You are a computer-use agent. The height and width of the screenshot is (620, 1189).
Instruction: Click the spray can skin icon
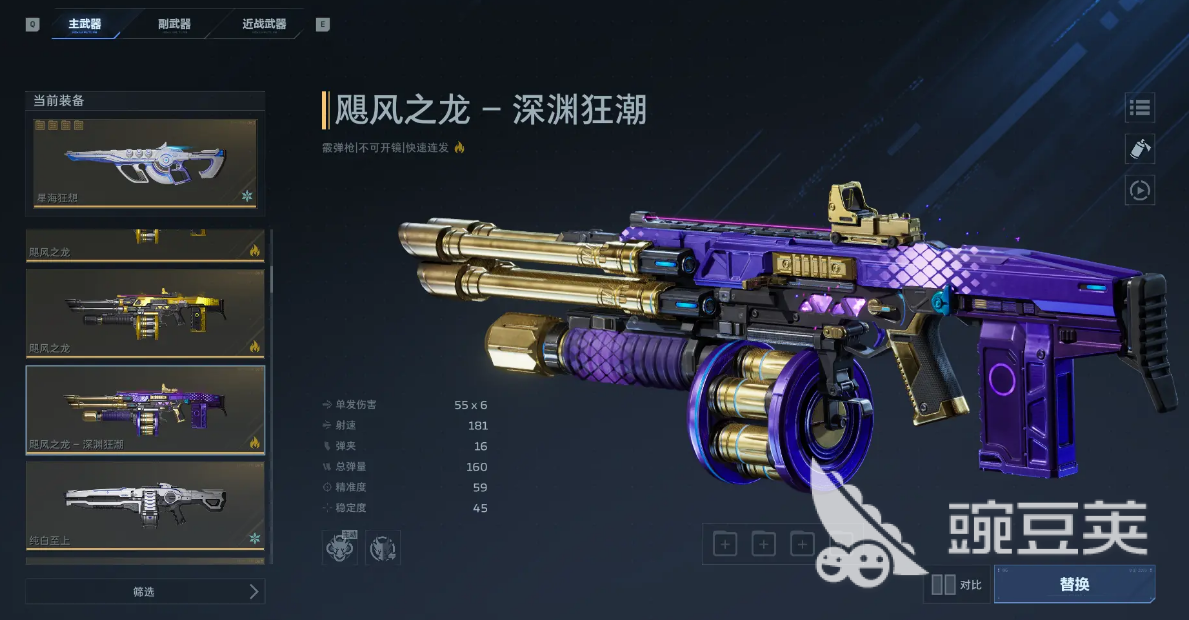point(1140,149)
